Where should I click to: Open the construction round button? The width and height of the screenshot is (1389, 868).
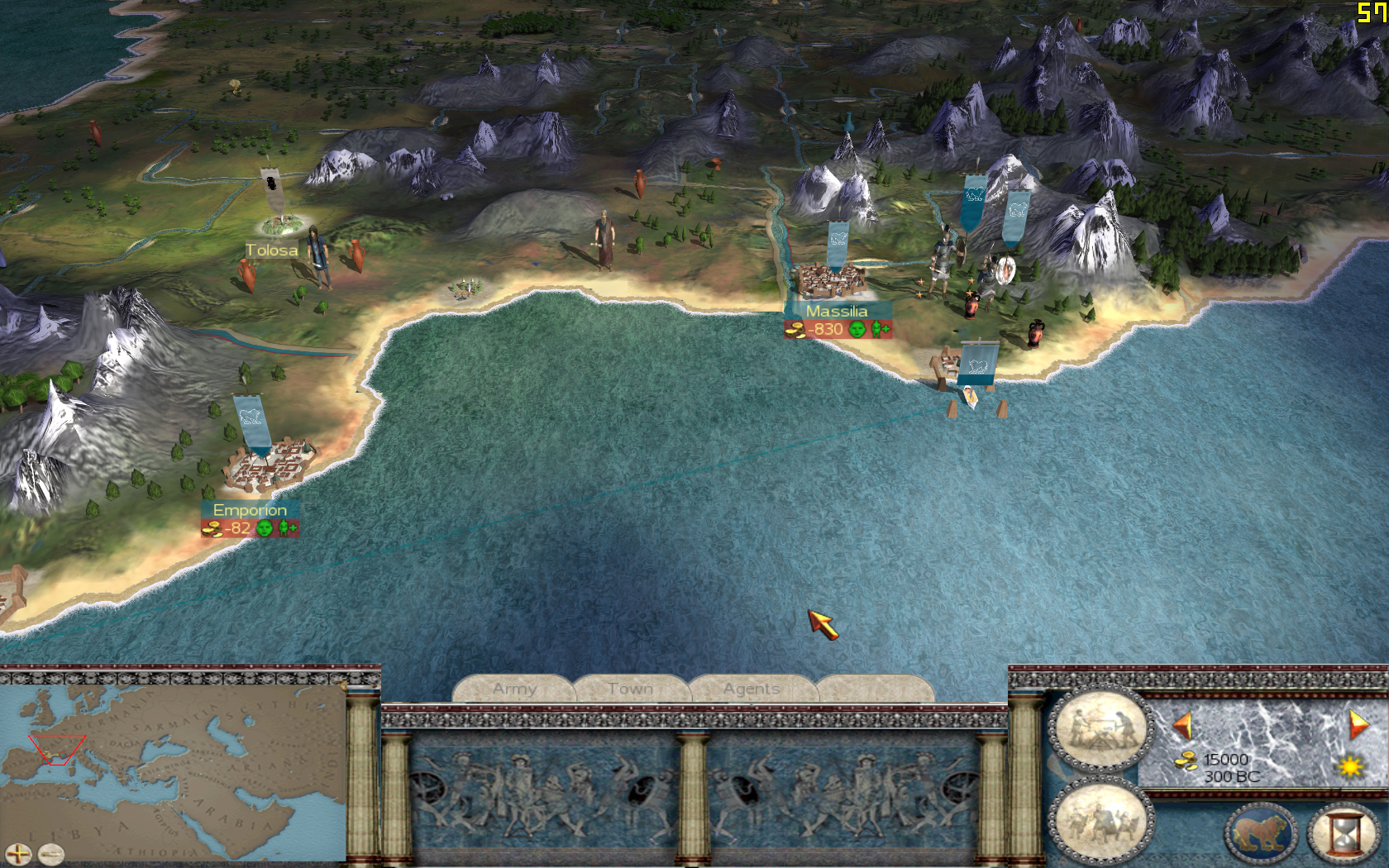(1100, 727)
